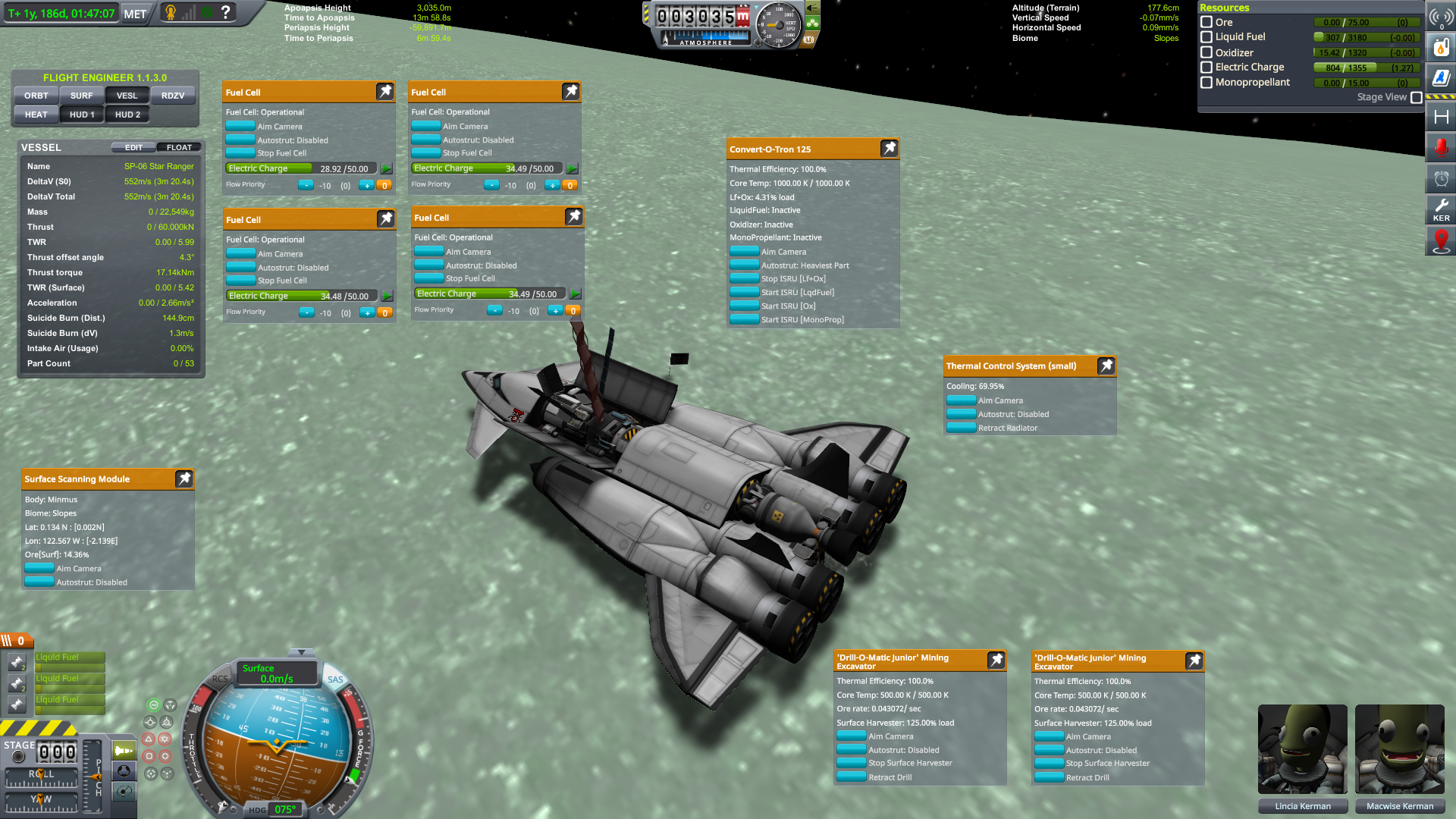Switch the MET time display mode

tap(135, 14)
